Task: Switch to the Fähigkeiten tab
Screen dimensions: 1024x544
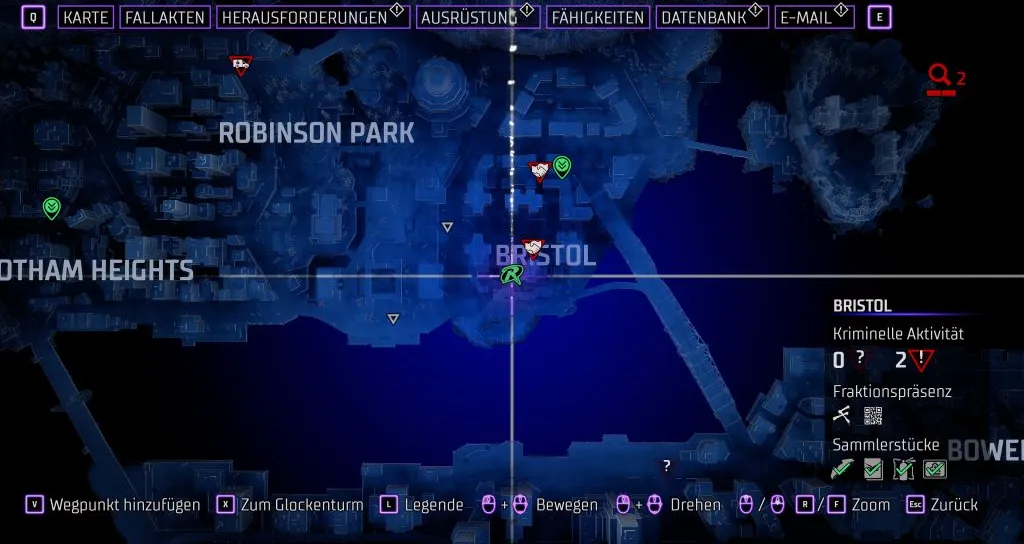Action: point(597,17)
